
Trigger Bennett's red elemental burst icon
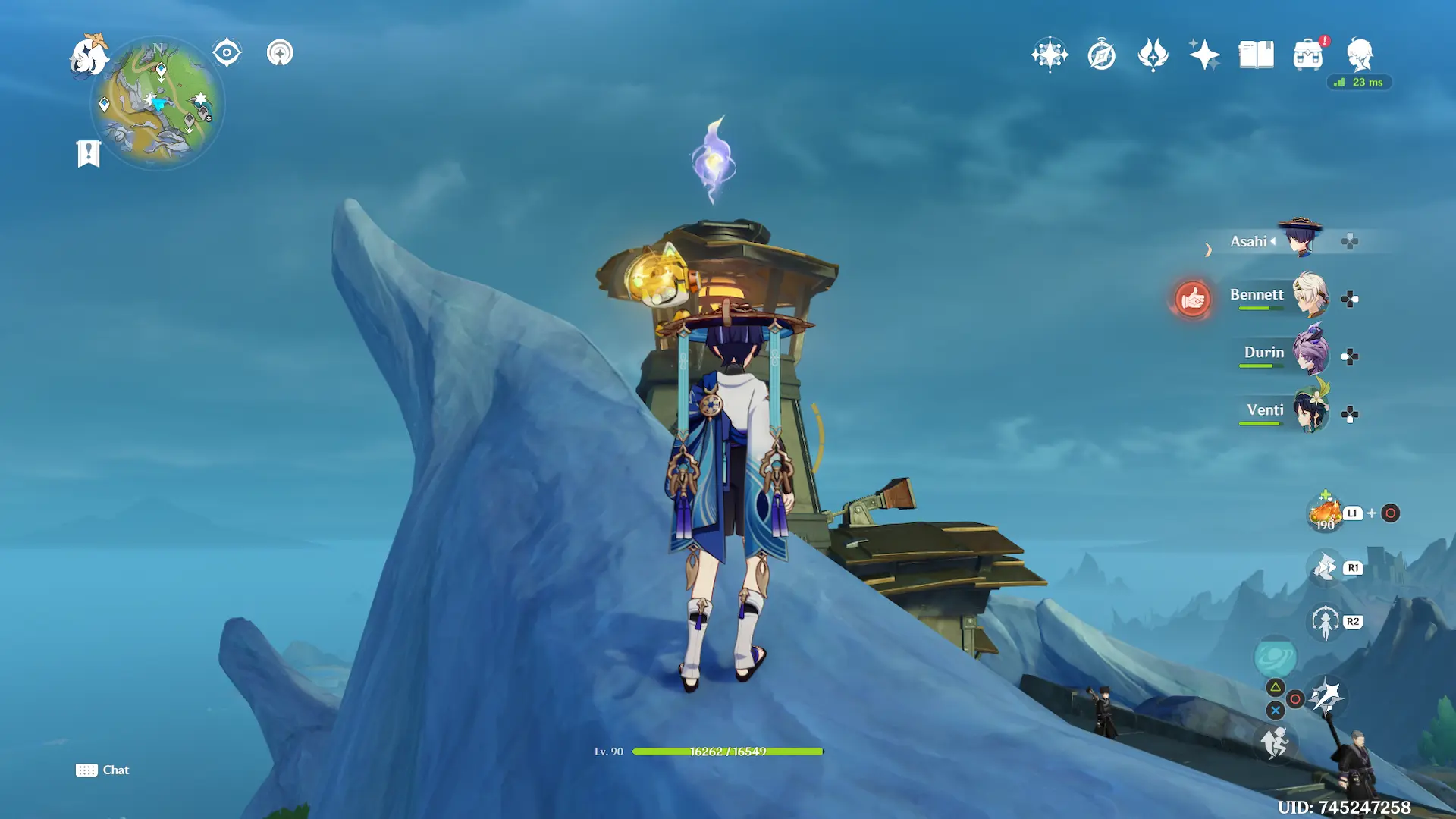click(x=1192, y=299)
